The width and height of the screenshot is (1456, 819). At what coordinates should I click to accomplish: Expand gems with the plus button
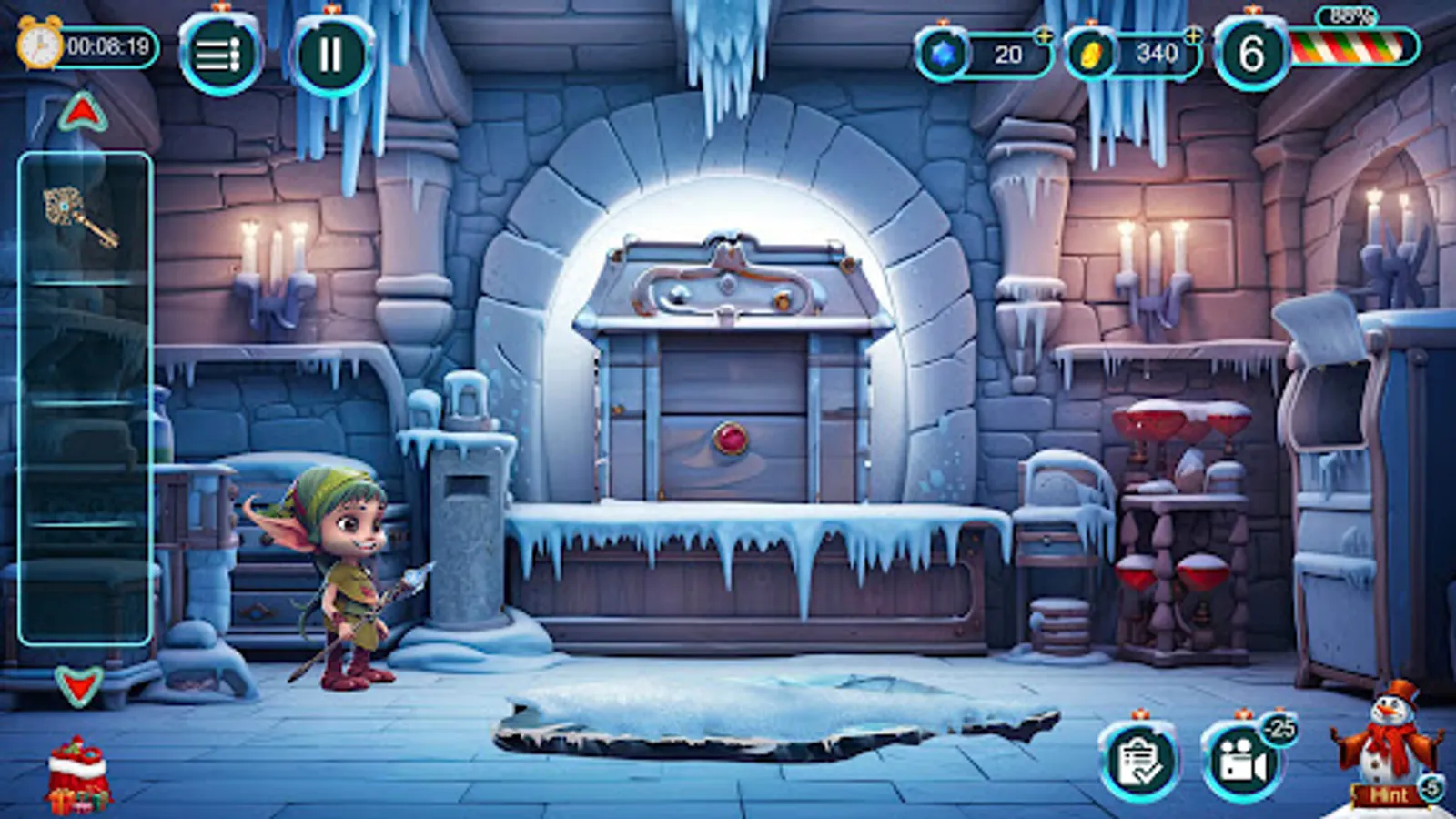pos(1045,38)
